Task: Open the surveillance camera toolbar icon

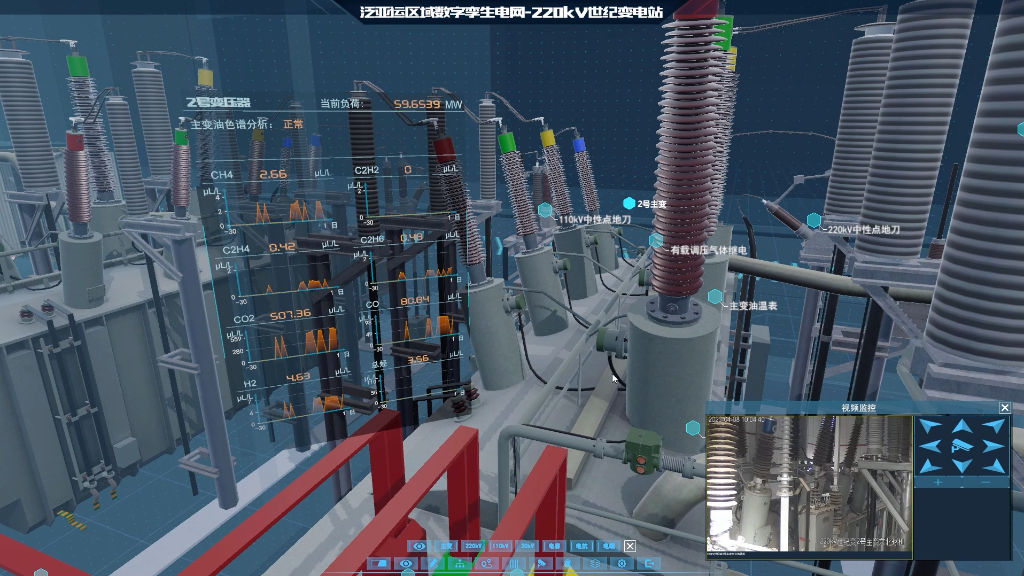Action: click(540, 563)
